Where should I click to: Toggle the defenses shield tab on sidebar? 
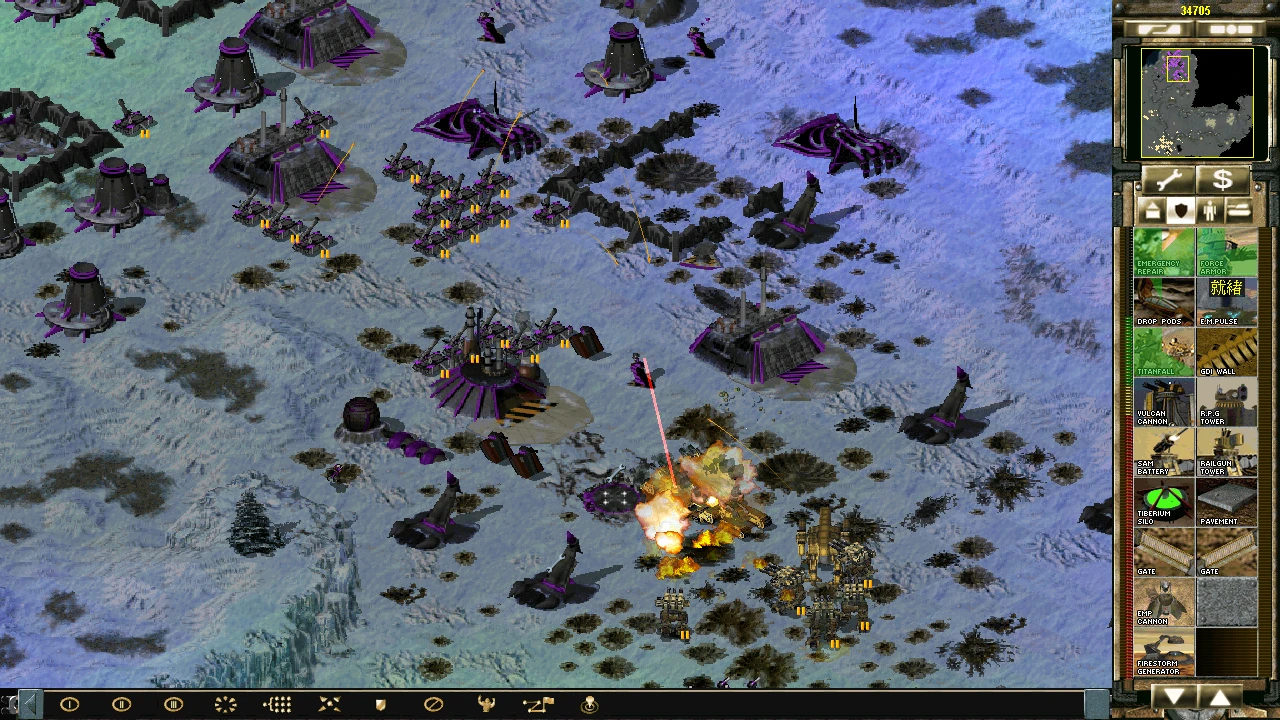click(x=1181, y=211)
